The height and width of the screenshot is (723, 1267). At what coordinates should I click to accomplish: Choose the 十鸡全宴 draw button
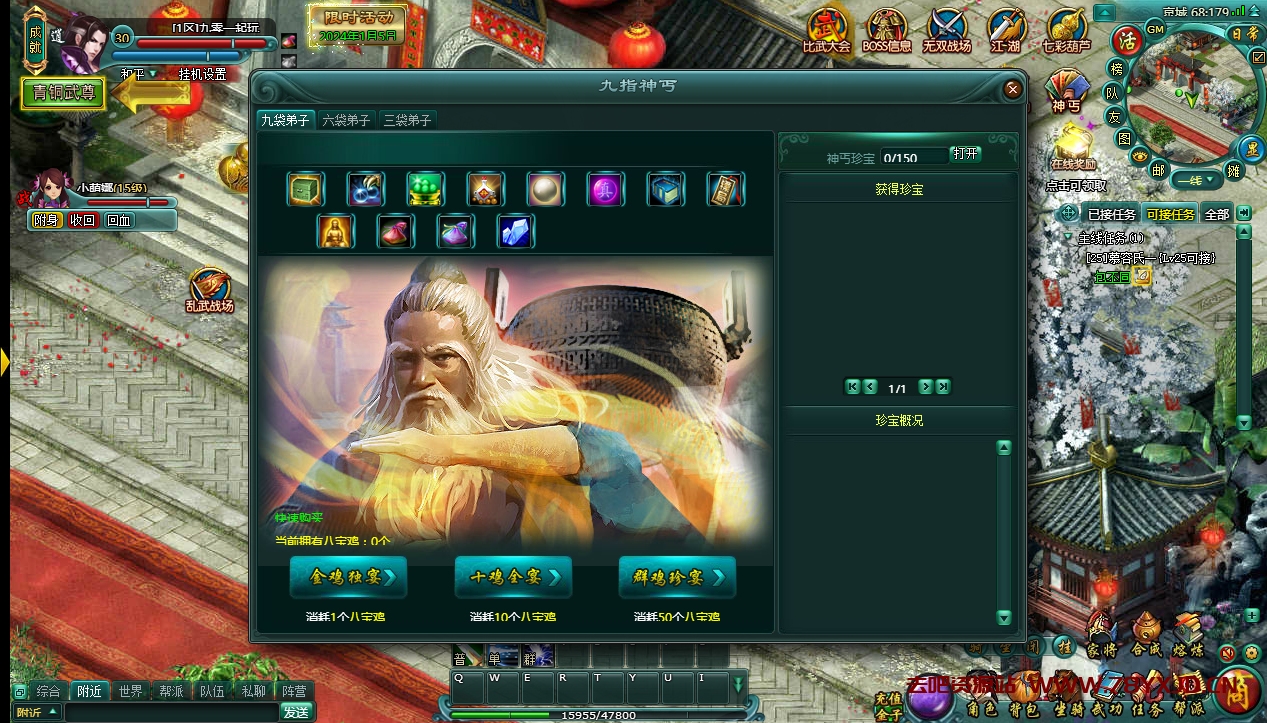513,577
